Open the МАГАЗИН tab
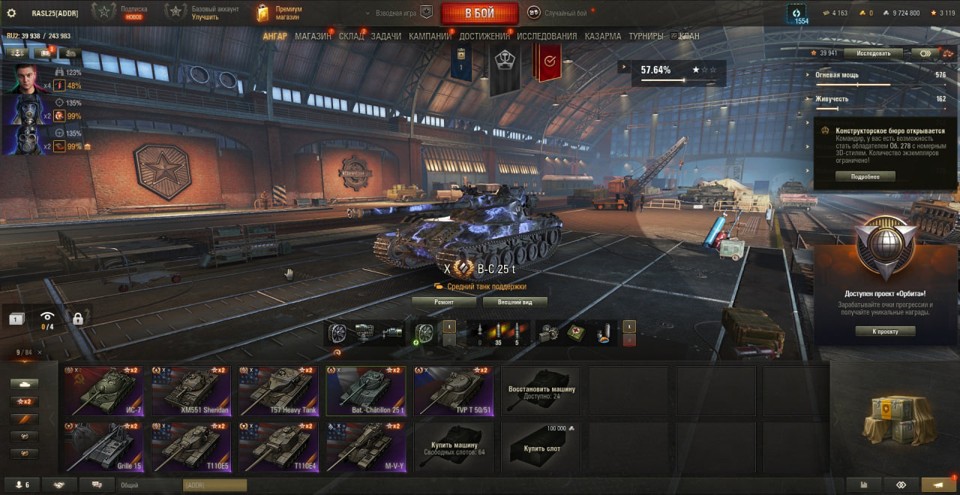The width and height of the screenshot is (960, 495). tap(313, 36)
